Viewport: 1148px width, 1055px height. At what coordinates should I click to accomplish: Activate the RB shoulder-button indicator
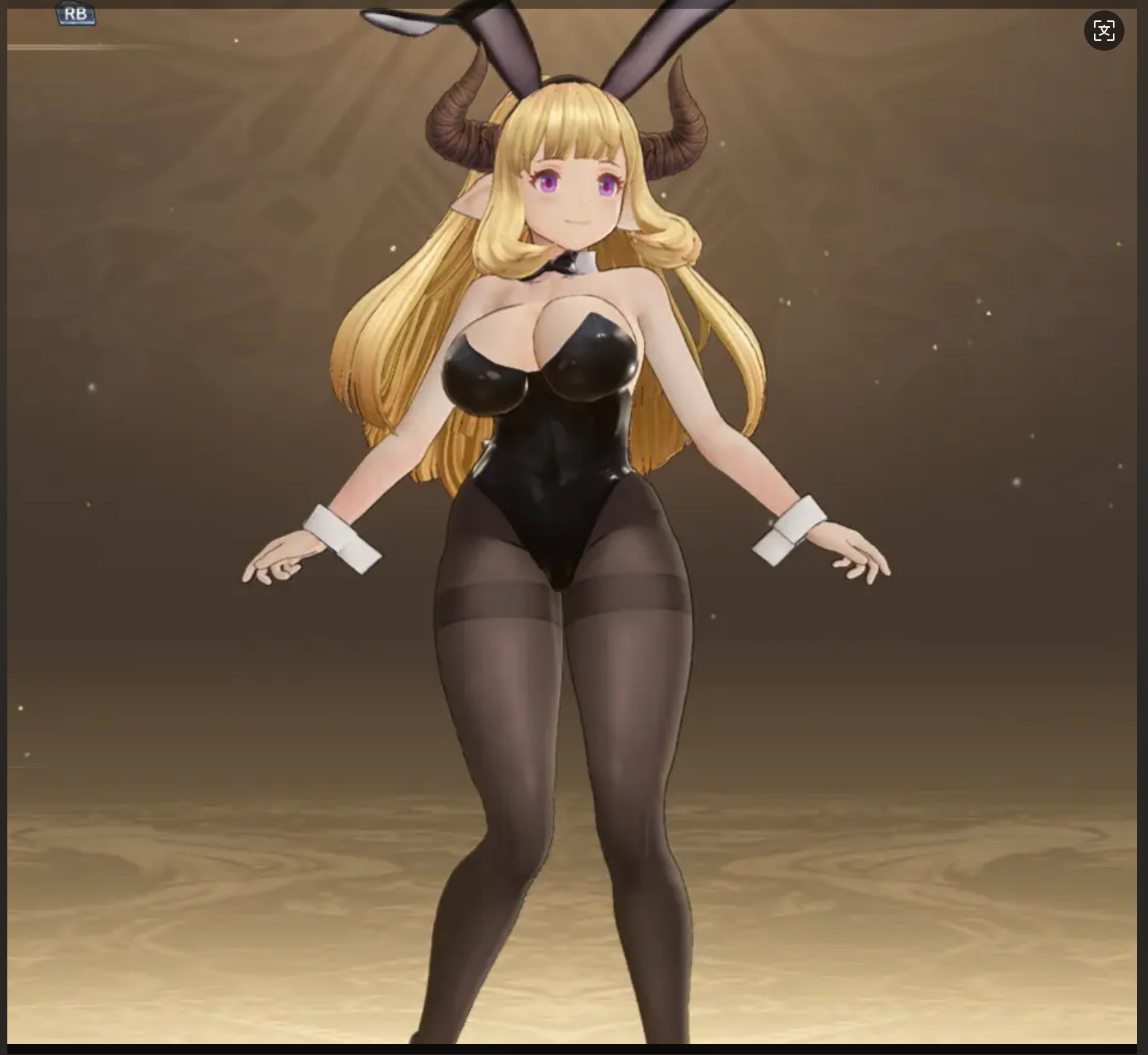(x=78, y=12)
